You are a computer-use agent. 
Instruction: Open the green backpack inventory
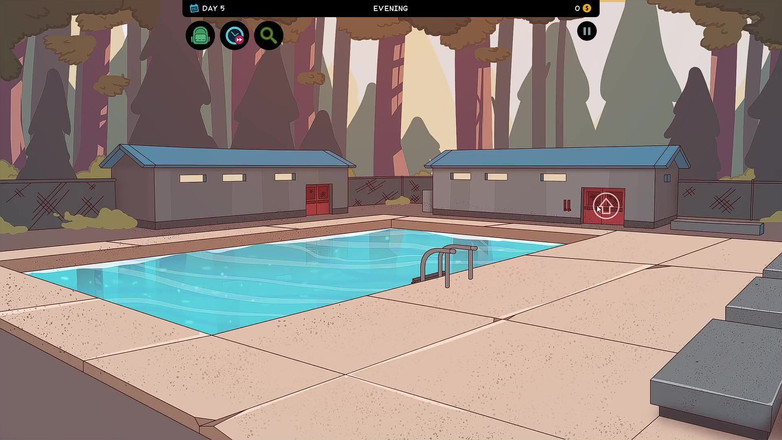pyautogui.click(x=200, y=36)
